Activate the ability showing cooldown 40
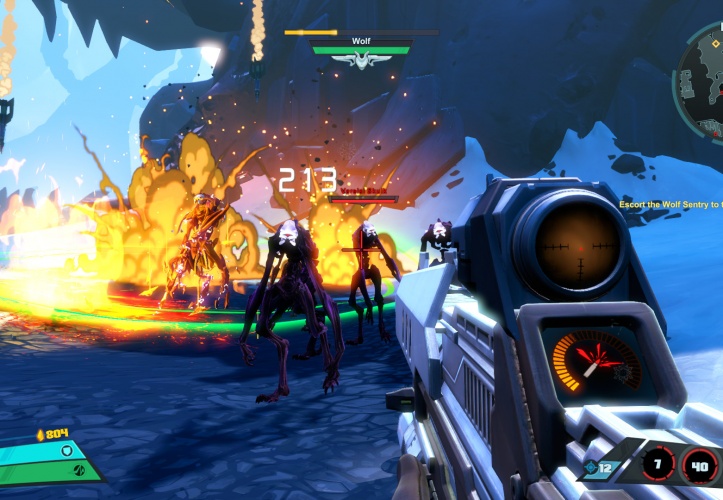 pyautogui.click(x=699, y=465)
